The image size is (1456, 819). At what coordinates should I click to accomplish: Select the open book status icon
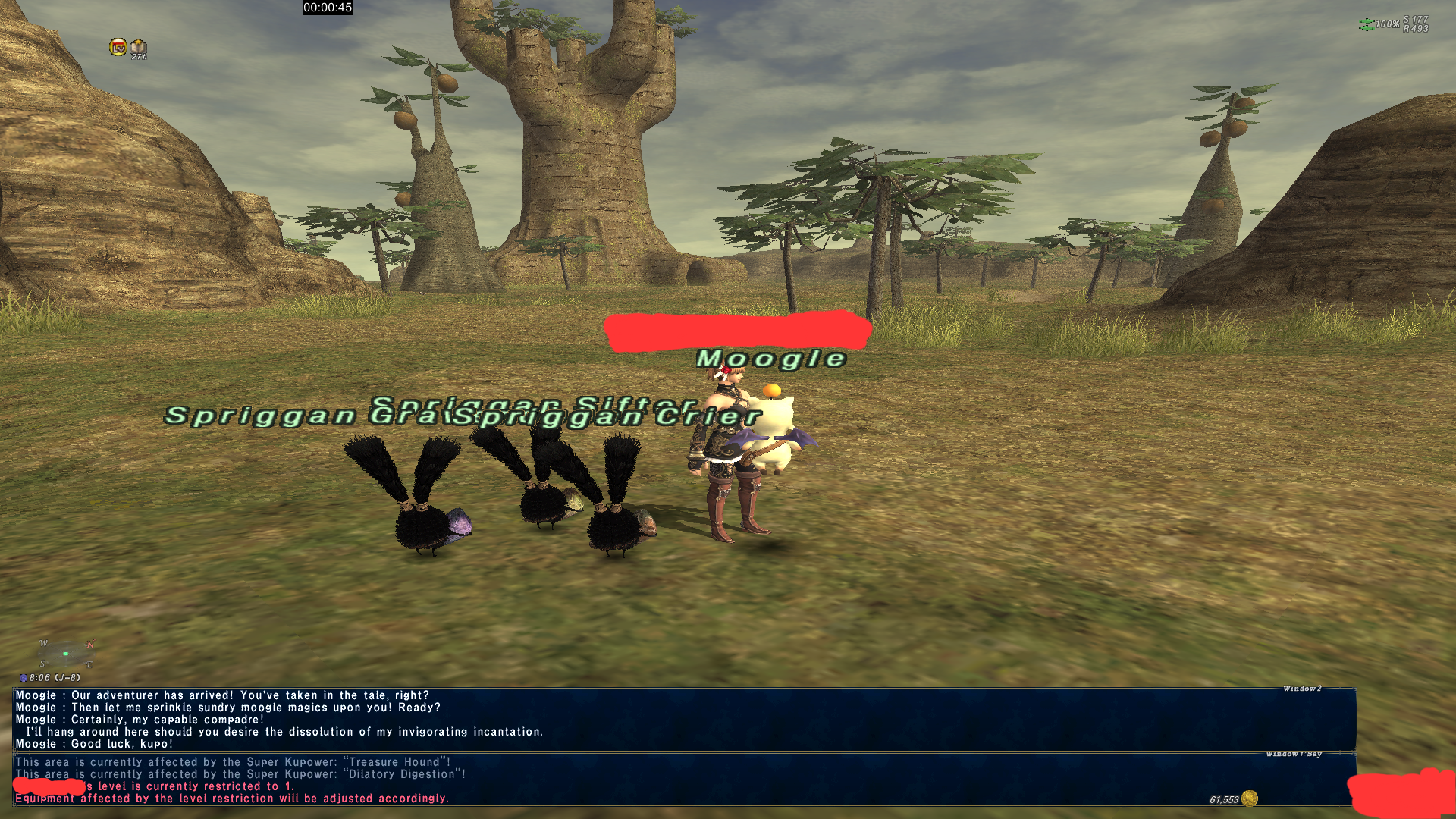click(x=138, y=49)
